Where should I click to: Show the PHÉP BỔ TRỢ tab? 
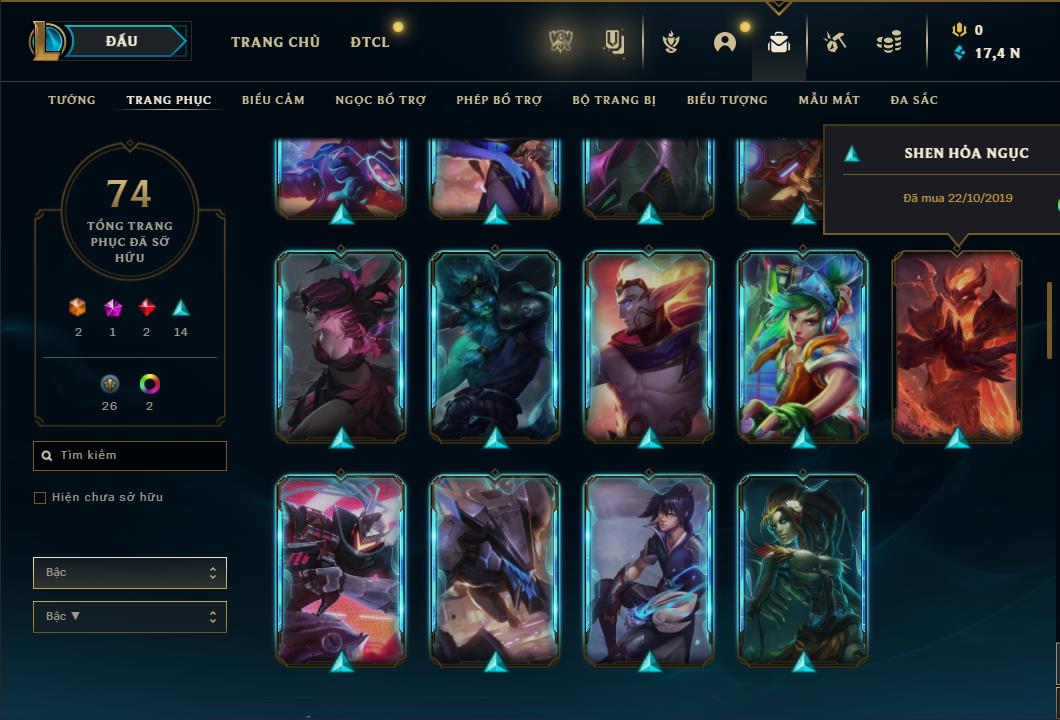[x=499, y=100]
